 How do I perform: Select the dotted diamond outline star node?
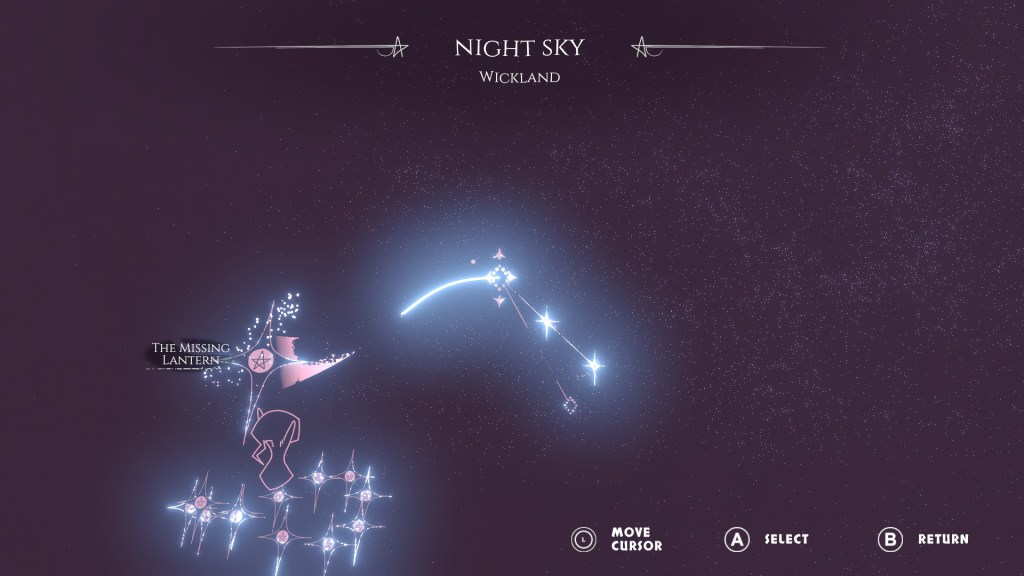point(570,406)
